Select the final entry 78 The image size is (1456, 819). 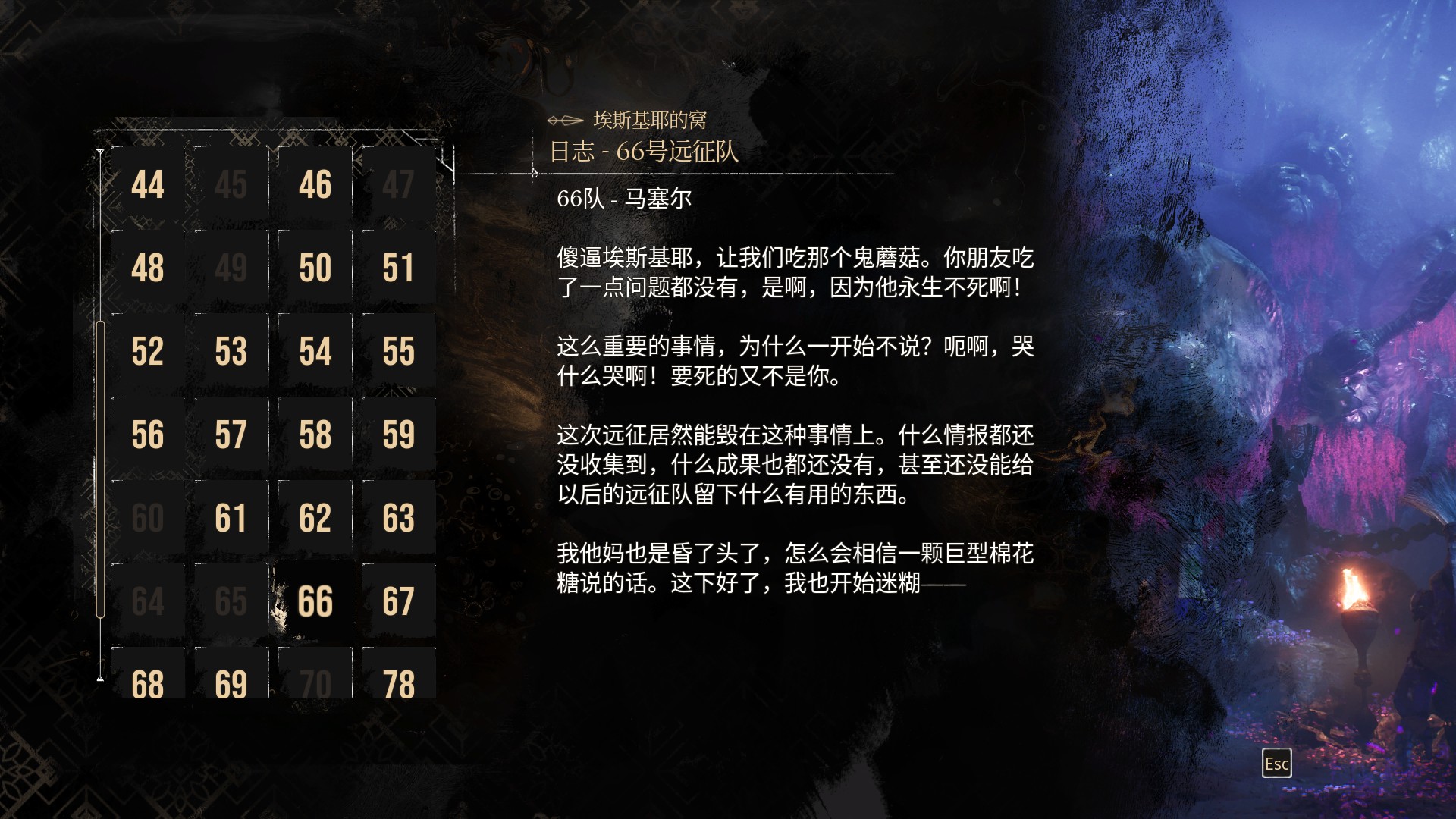[x=399, y=682]
